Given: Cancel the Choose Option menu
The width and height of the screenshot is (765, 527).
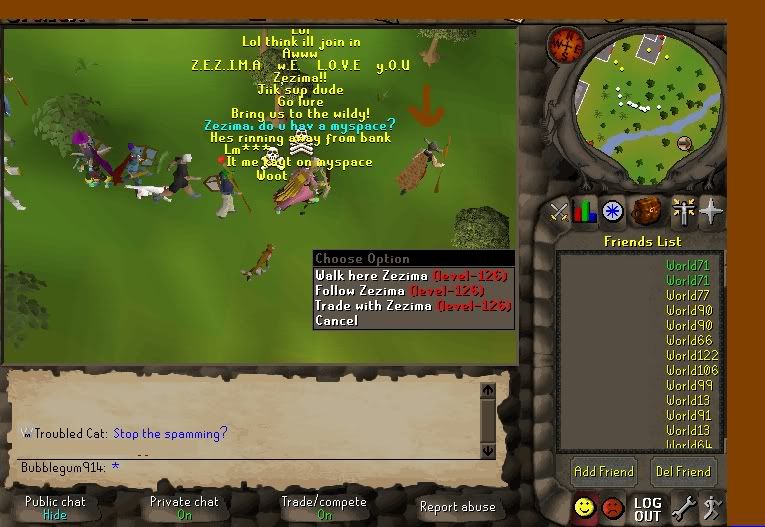Looking at the screenshot, I should (336, 320).
